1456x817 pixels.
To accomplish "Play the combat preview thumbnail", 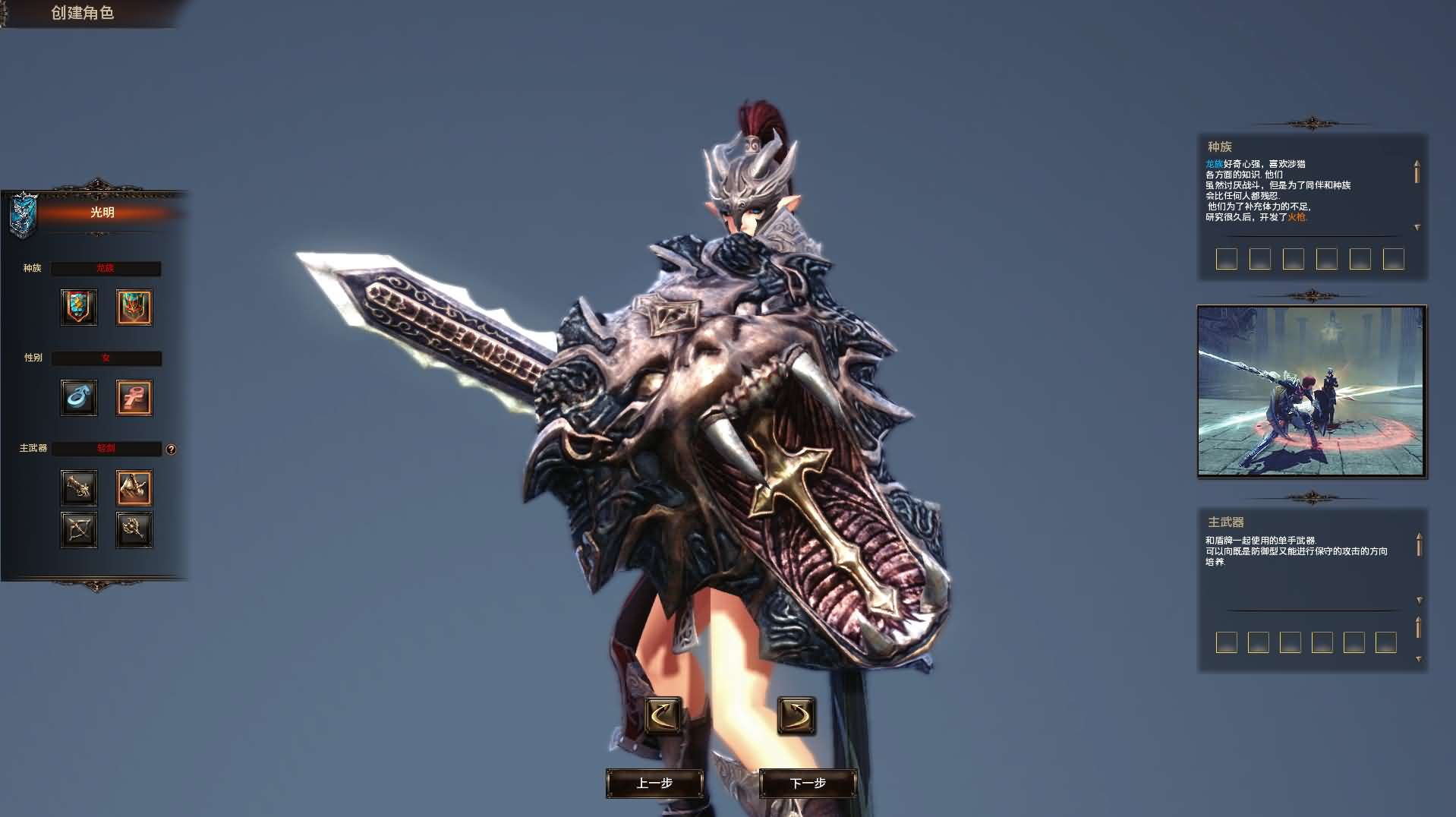I will 1312,391.
